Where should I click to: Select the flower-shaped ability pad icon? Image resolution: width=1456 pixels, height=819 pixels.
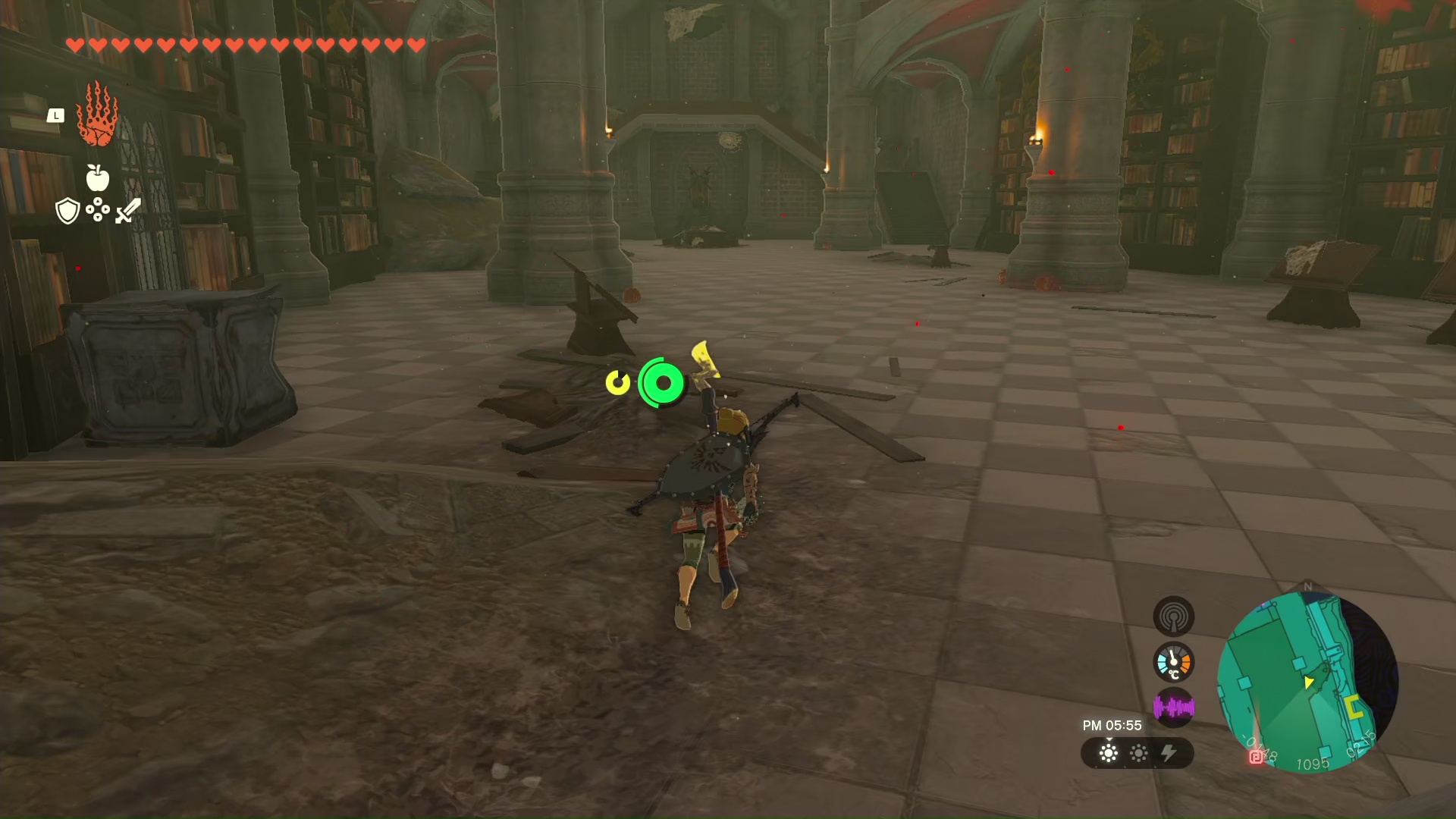pos(98,210)
